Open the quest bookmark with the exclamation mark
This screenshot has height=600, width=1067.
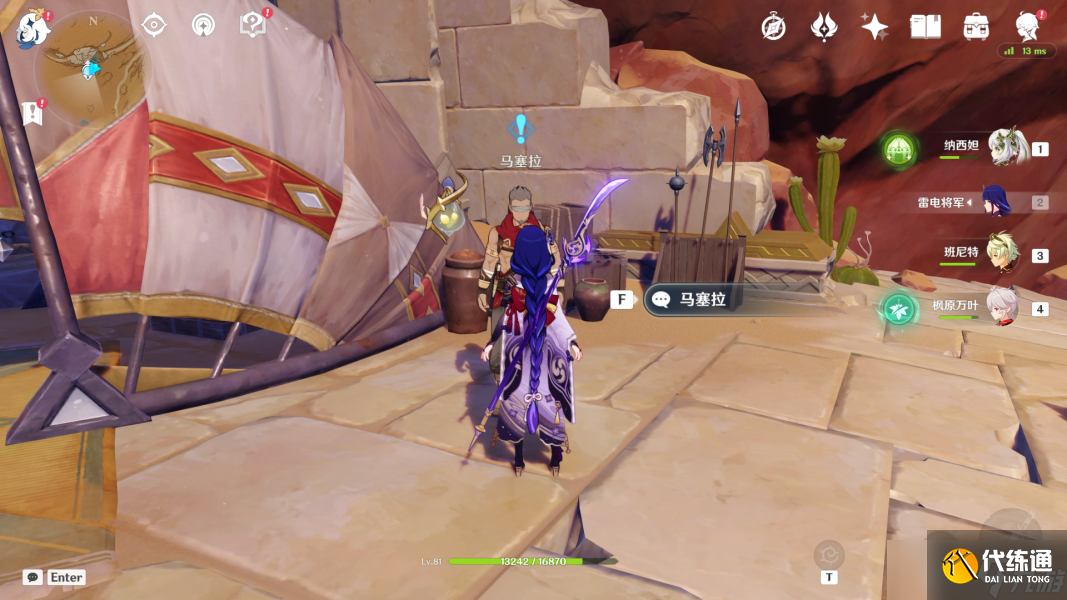click(32, 113)
